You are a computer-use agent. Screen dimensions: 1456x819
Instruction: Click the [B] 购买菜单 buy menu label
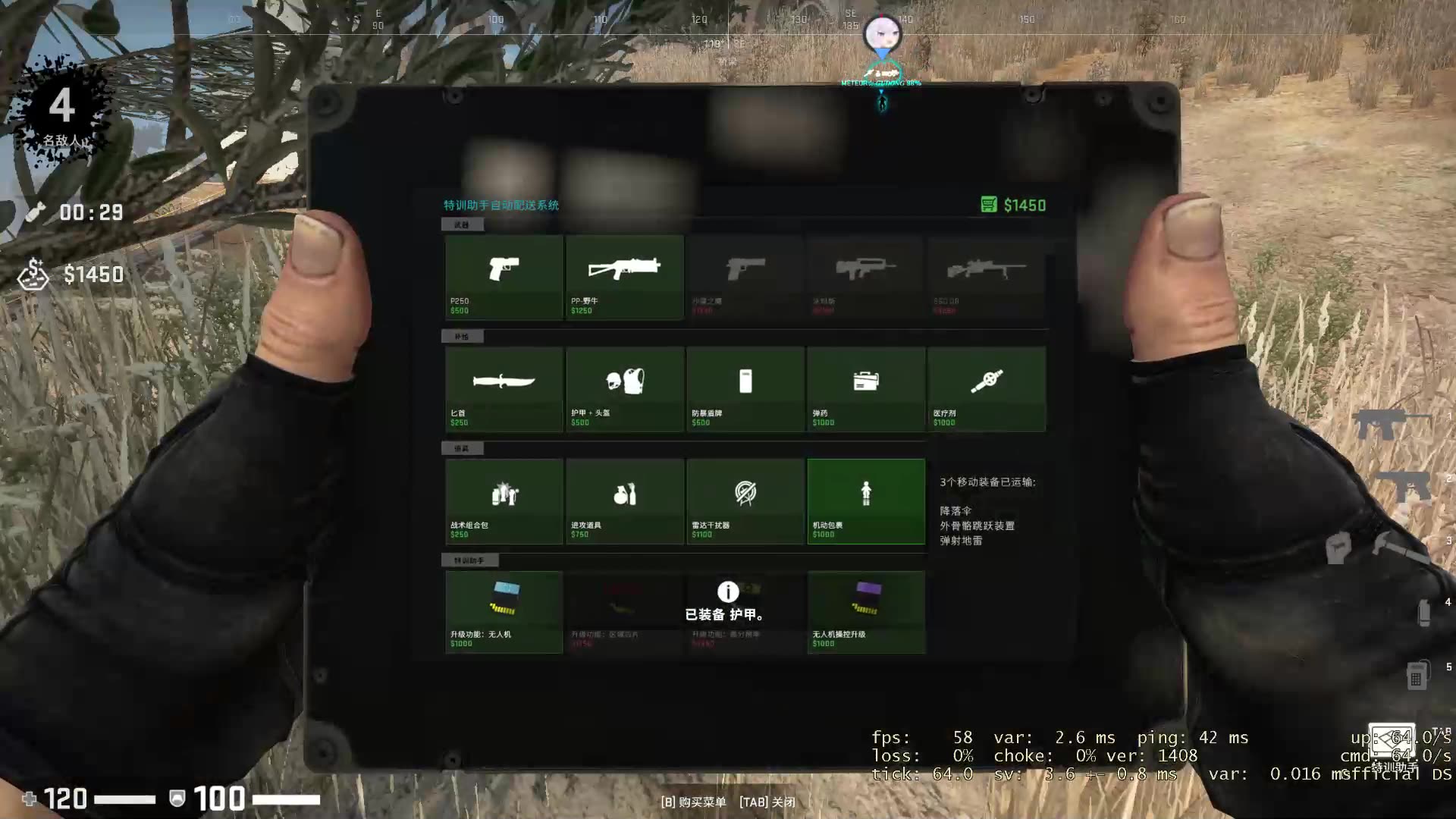point(694,802)
